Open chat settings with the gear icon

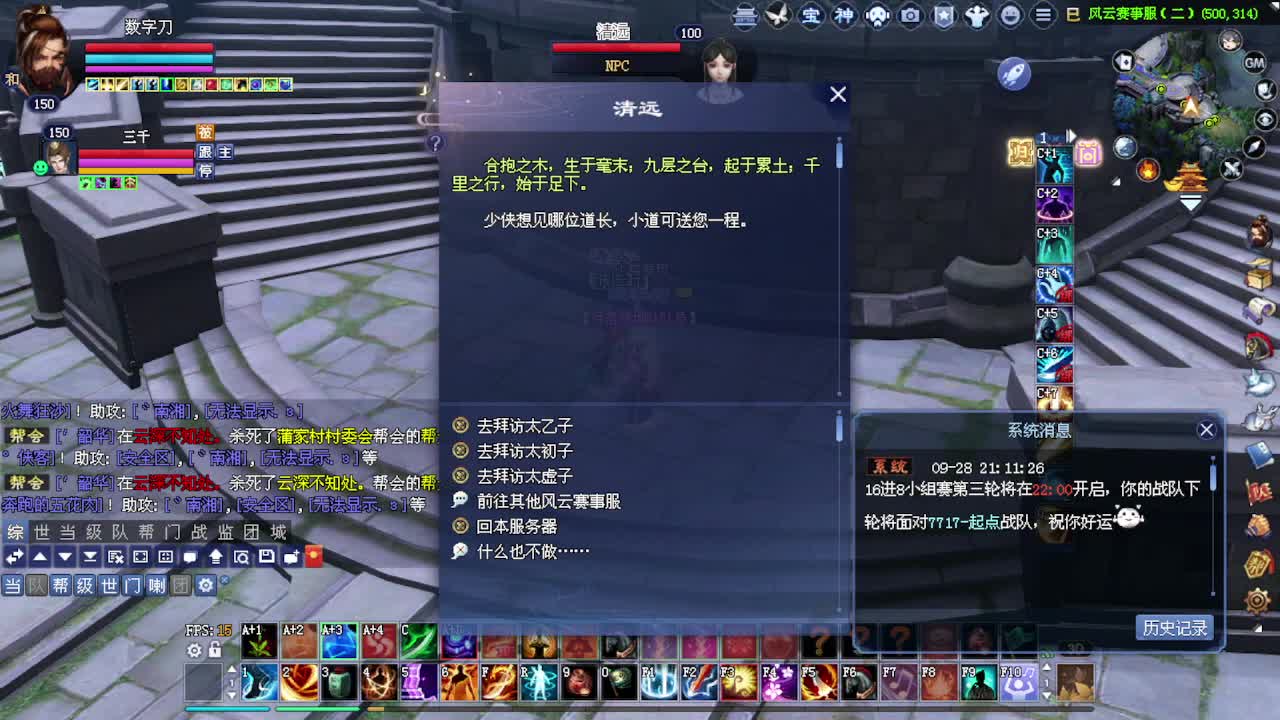pos(205,584)
